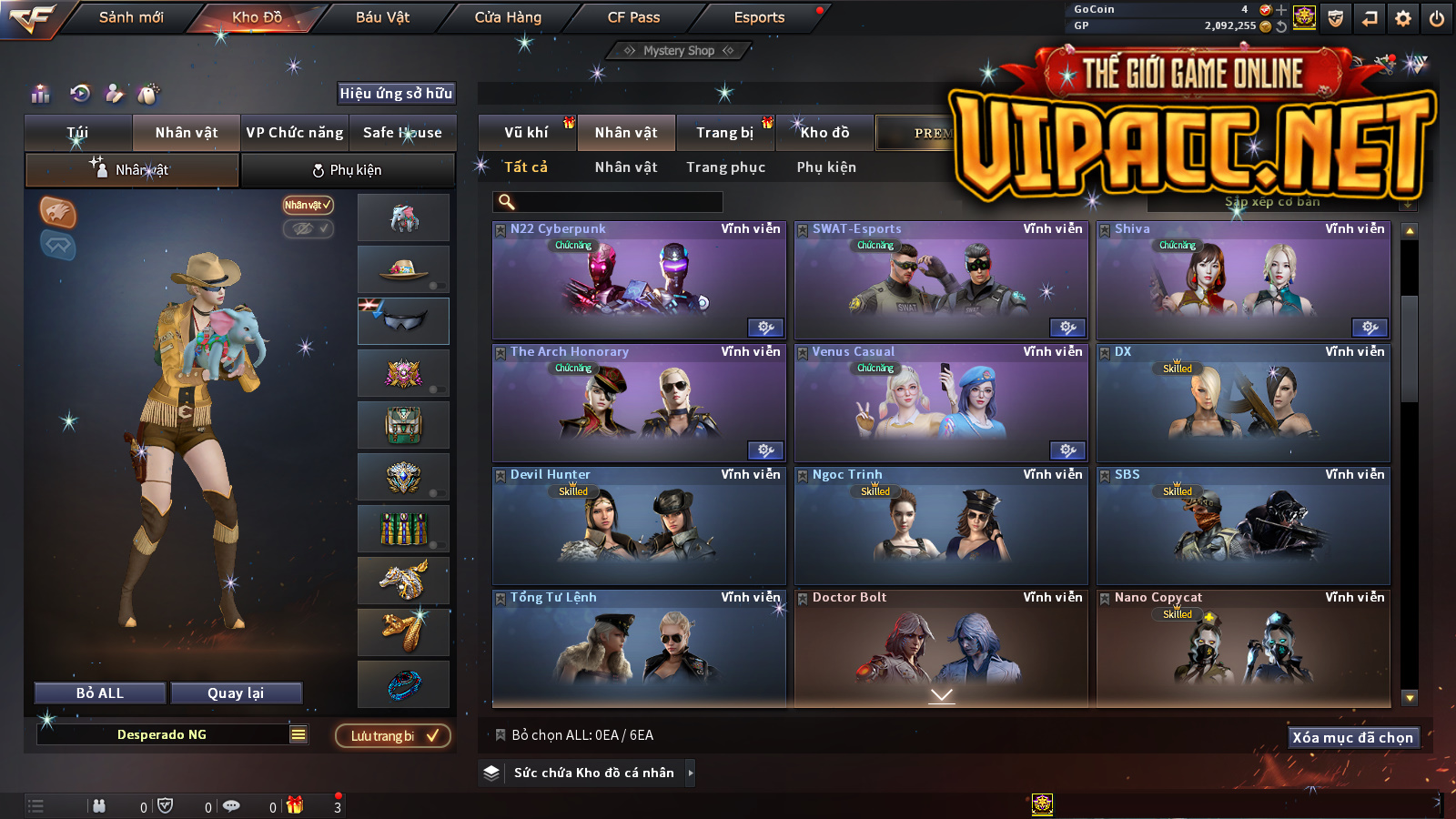Switch to the Báu Vật tab
Viewport: 1456px width, 819px height.
coord(382,17)
